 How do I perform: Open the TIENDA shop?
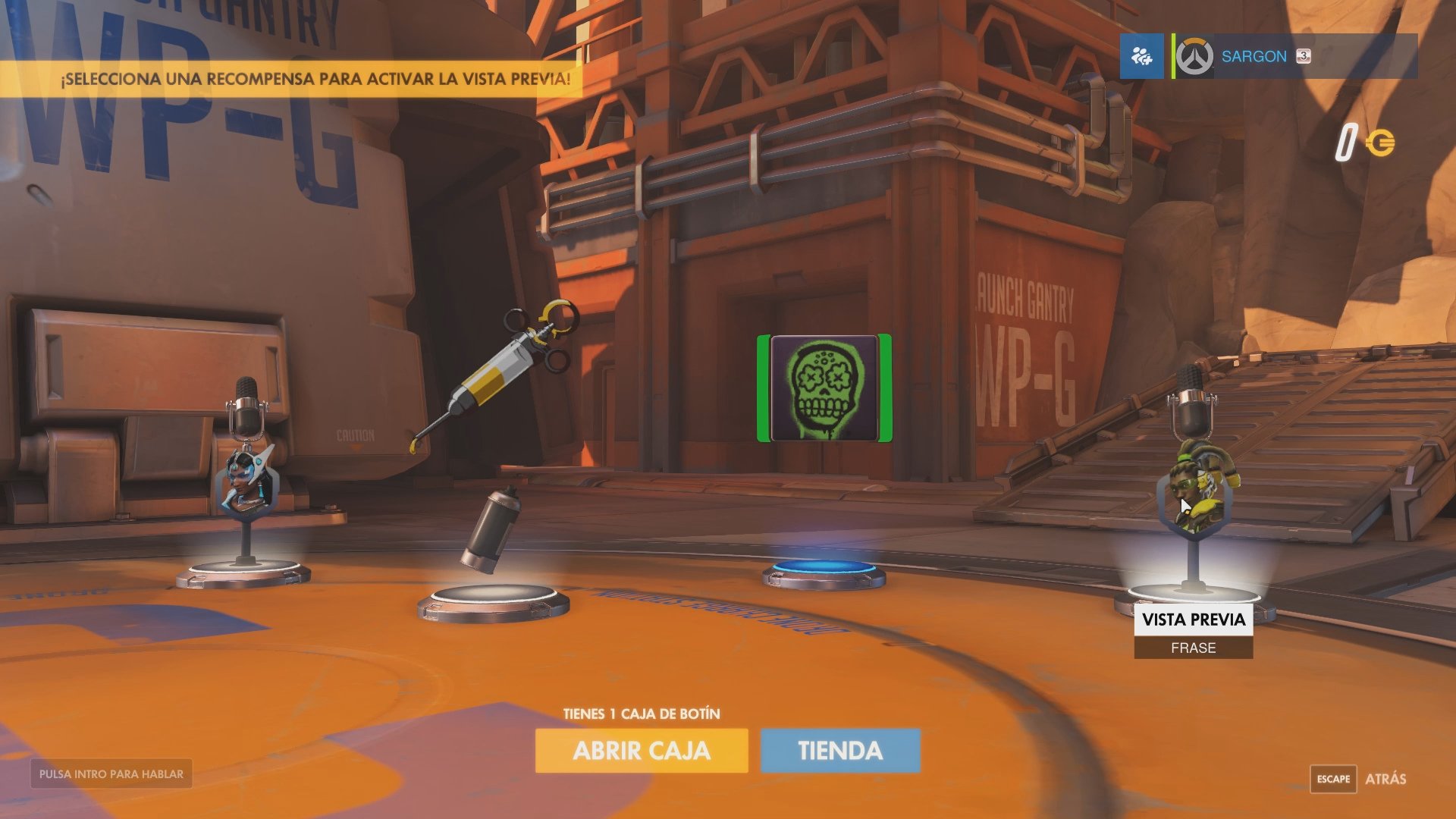(x=839, y=750)
